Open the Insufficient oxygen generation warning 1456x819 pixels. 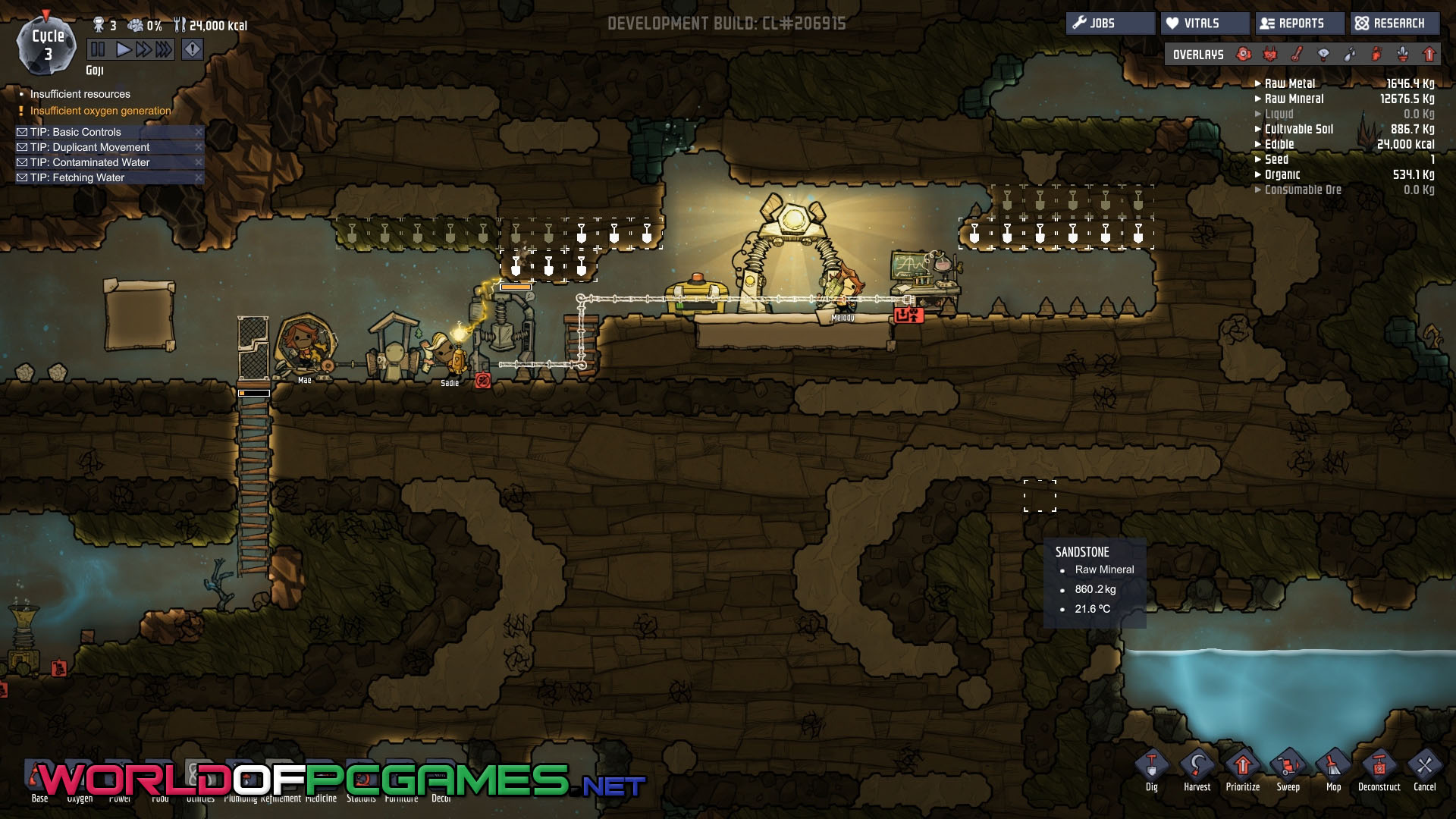pos(100,111)
